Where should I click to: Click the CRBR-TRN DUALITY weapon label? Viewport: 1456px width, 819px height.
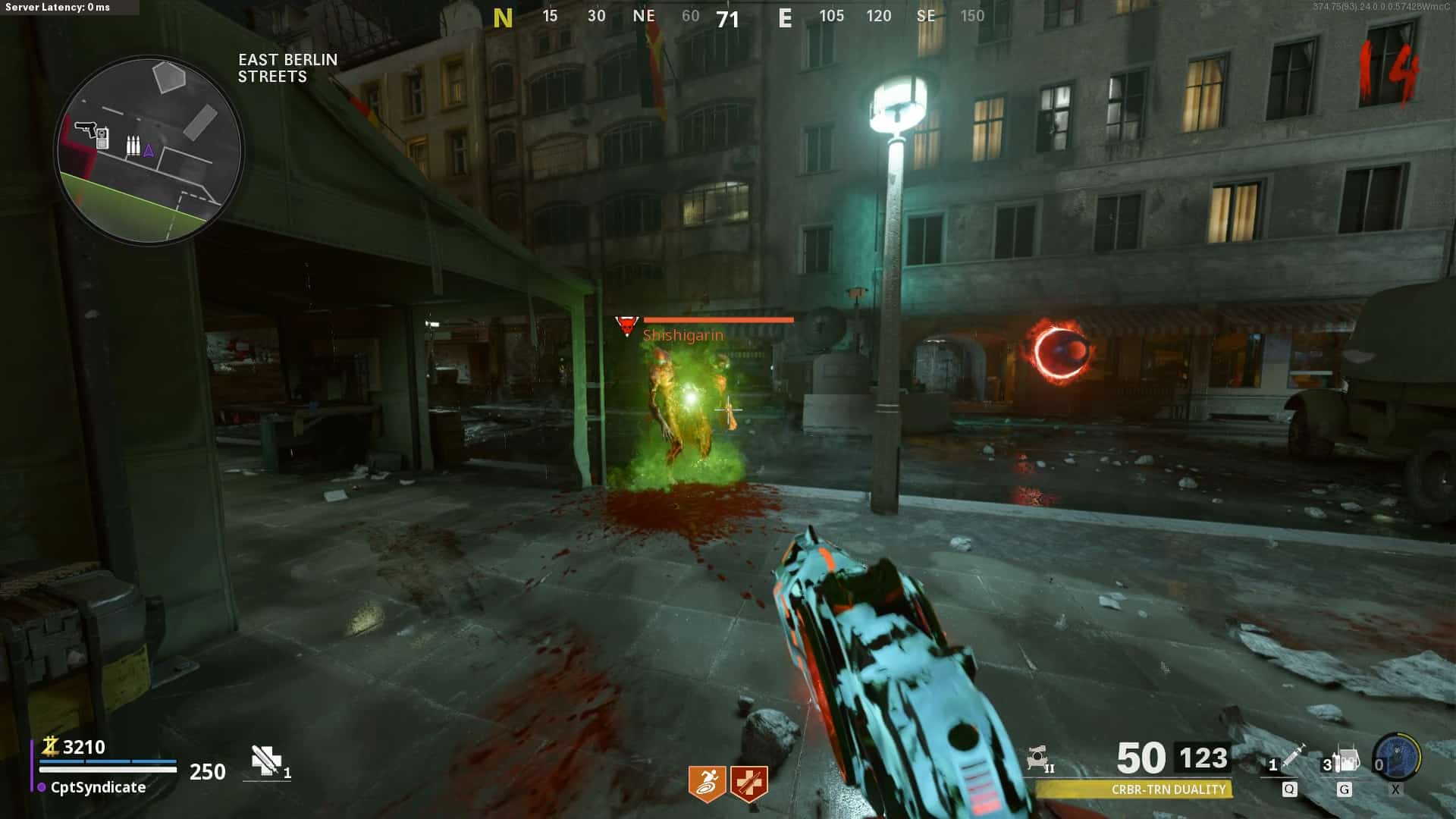point(1168,789)
